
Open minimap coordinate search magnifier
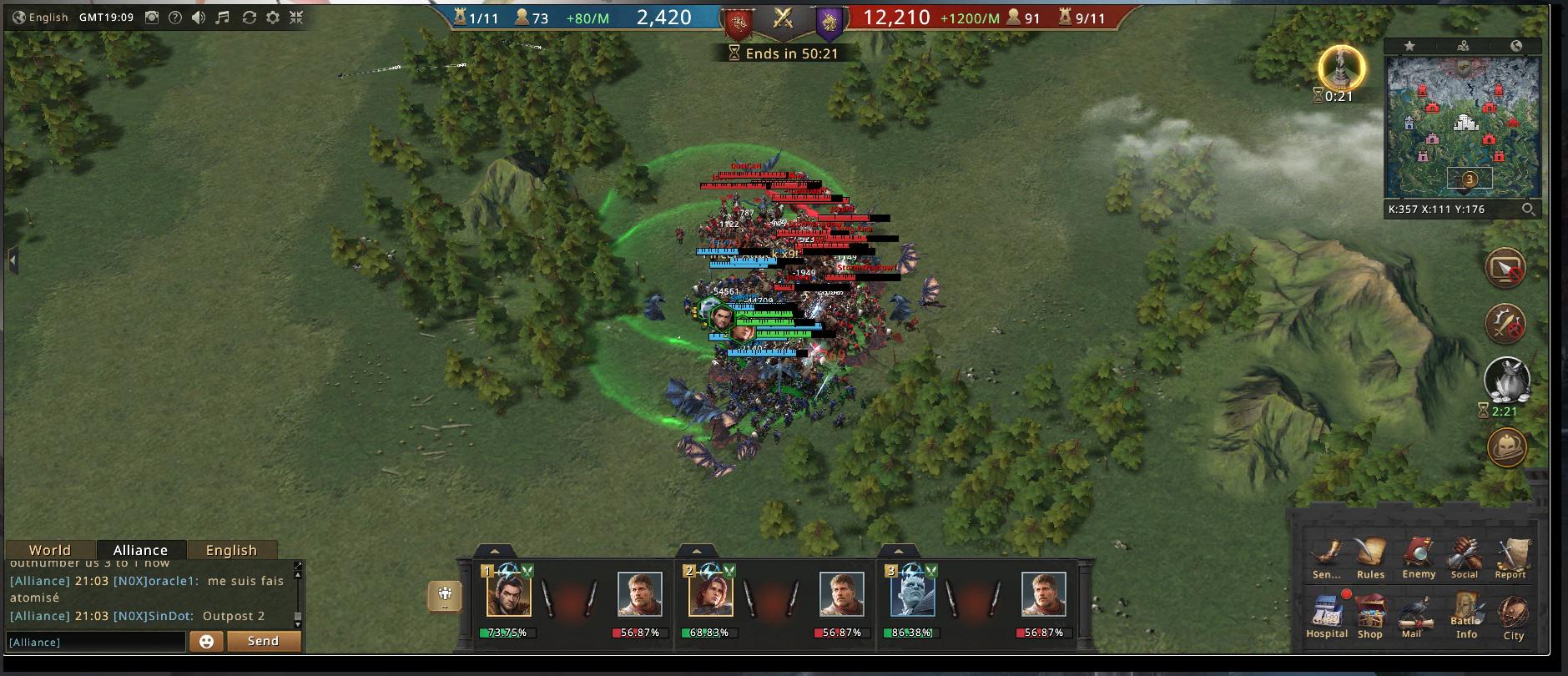1528,209
